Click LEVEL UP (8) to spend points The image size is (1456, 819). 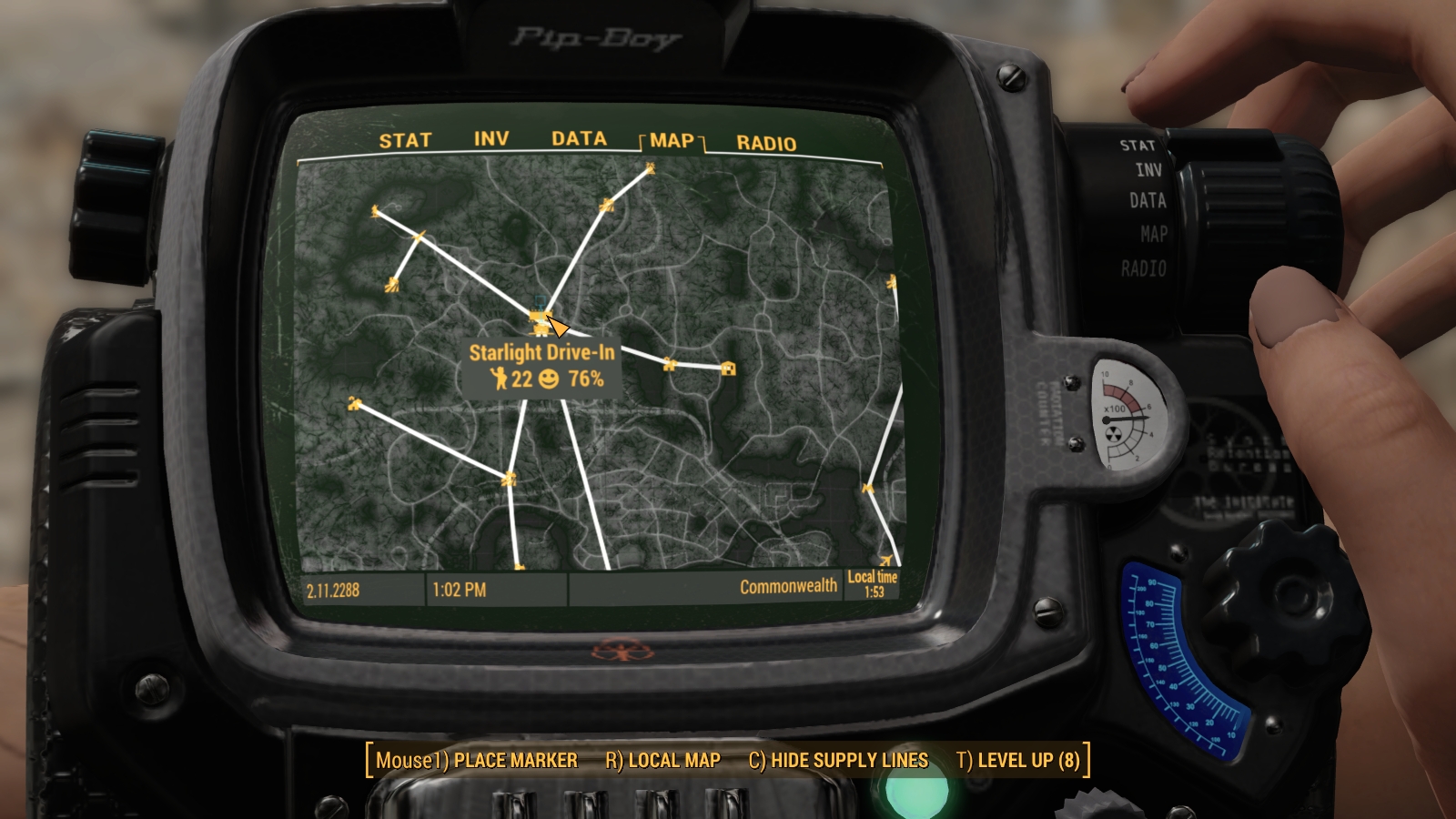1021,761
